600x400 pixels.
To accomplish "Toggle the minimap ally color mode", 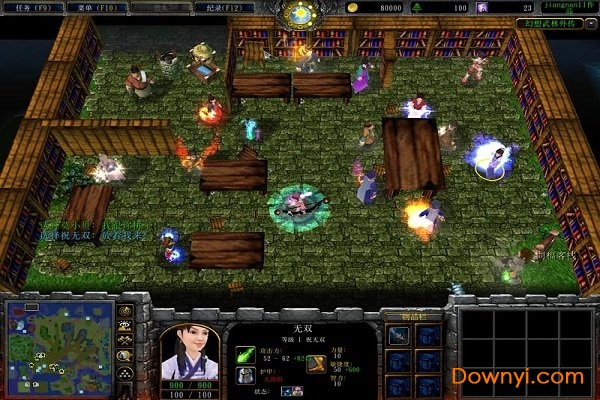I will point(125,340).
